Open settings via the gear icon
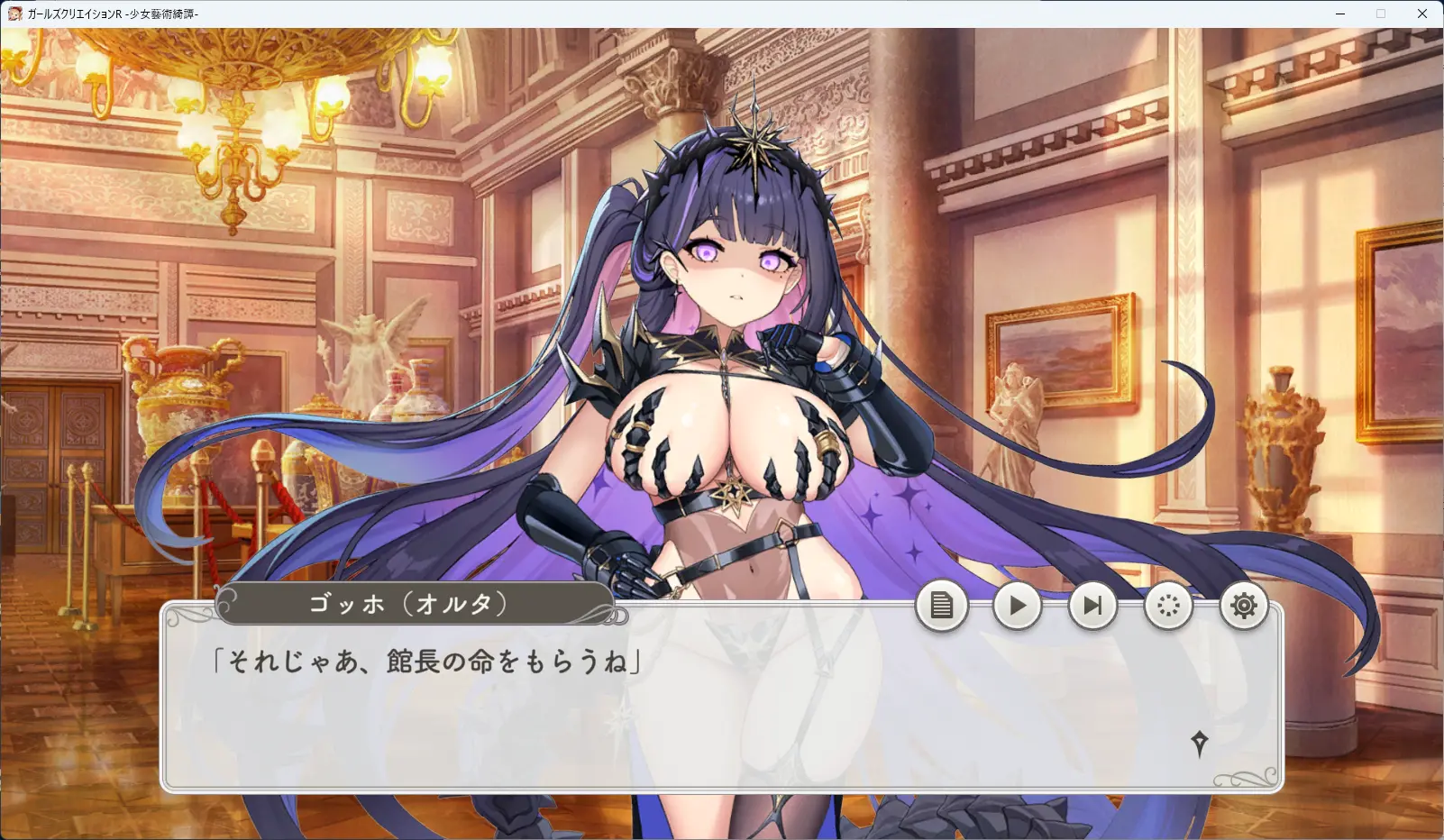Image resolution: width=1444 pixels, height=840 pixels. click(x=1244, y=606)
